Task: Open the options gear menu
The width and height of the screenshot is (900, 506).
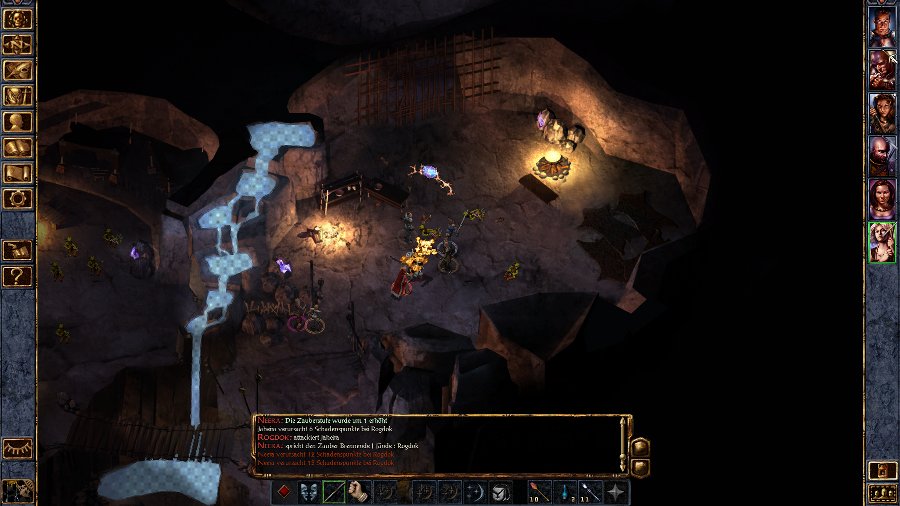Action: pyautogui.click(x=18, y=199)
